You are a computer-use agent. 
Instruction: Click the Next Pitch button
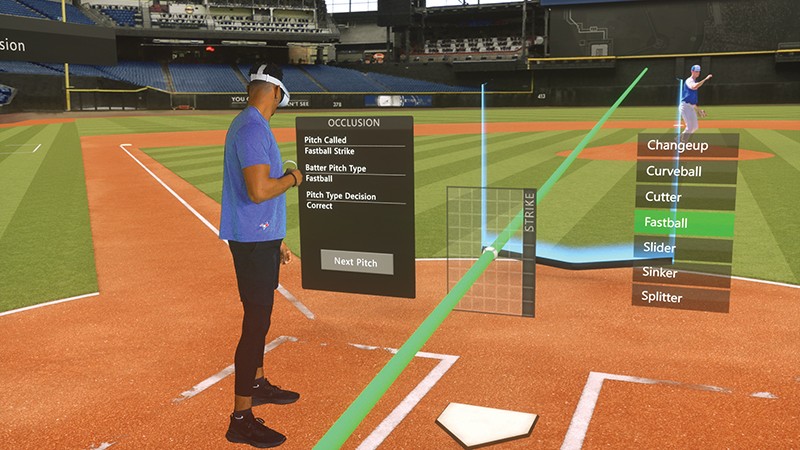[356, 262]
